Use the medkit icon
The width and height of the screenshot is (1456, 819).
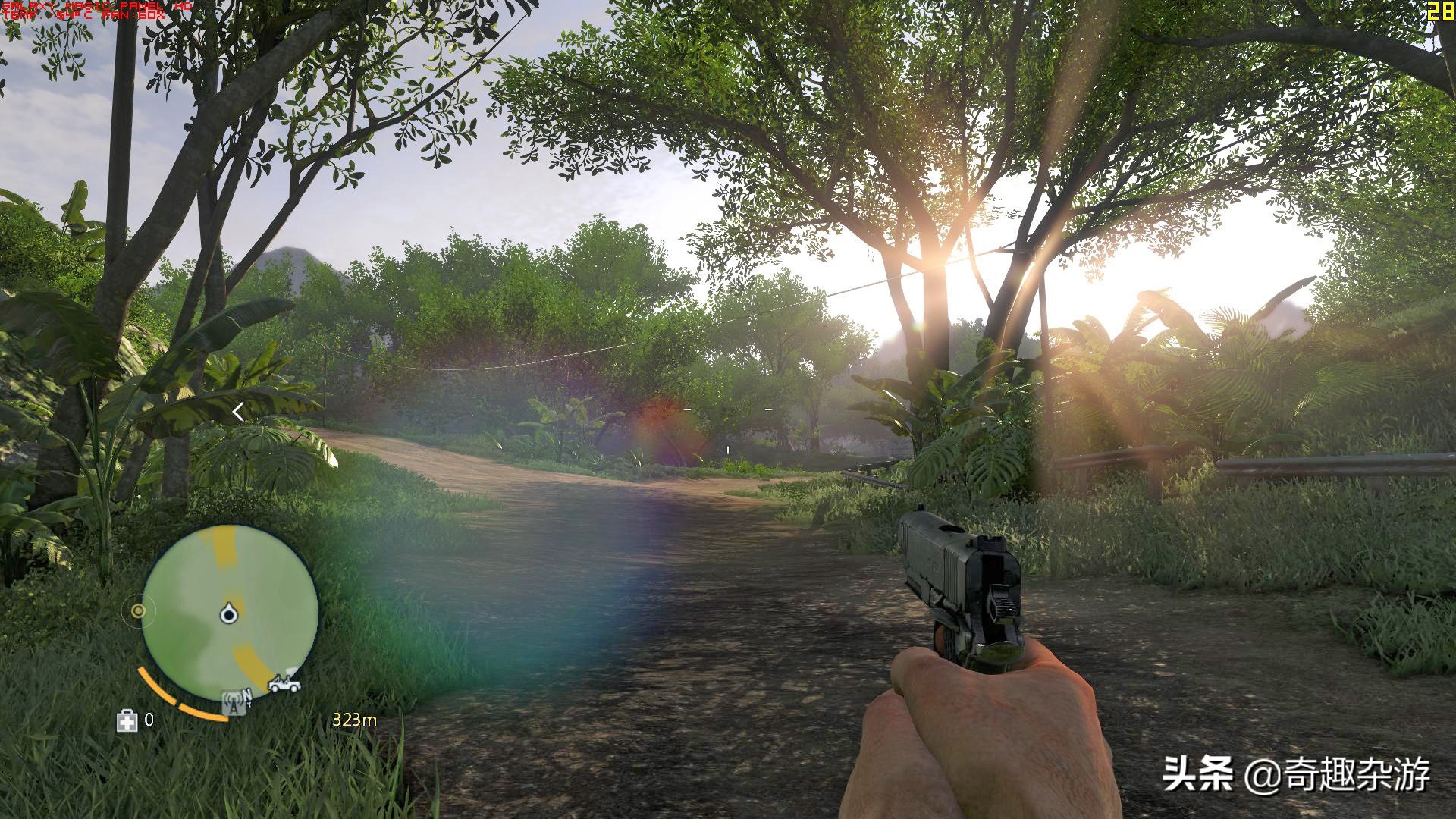click(127, 720)
